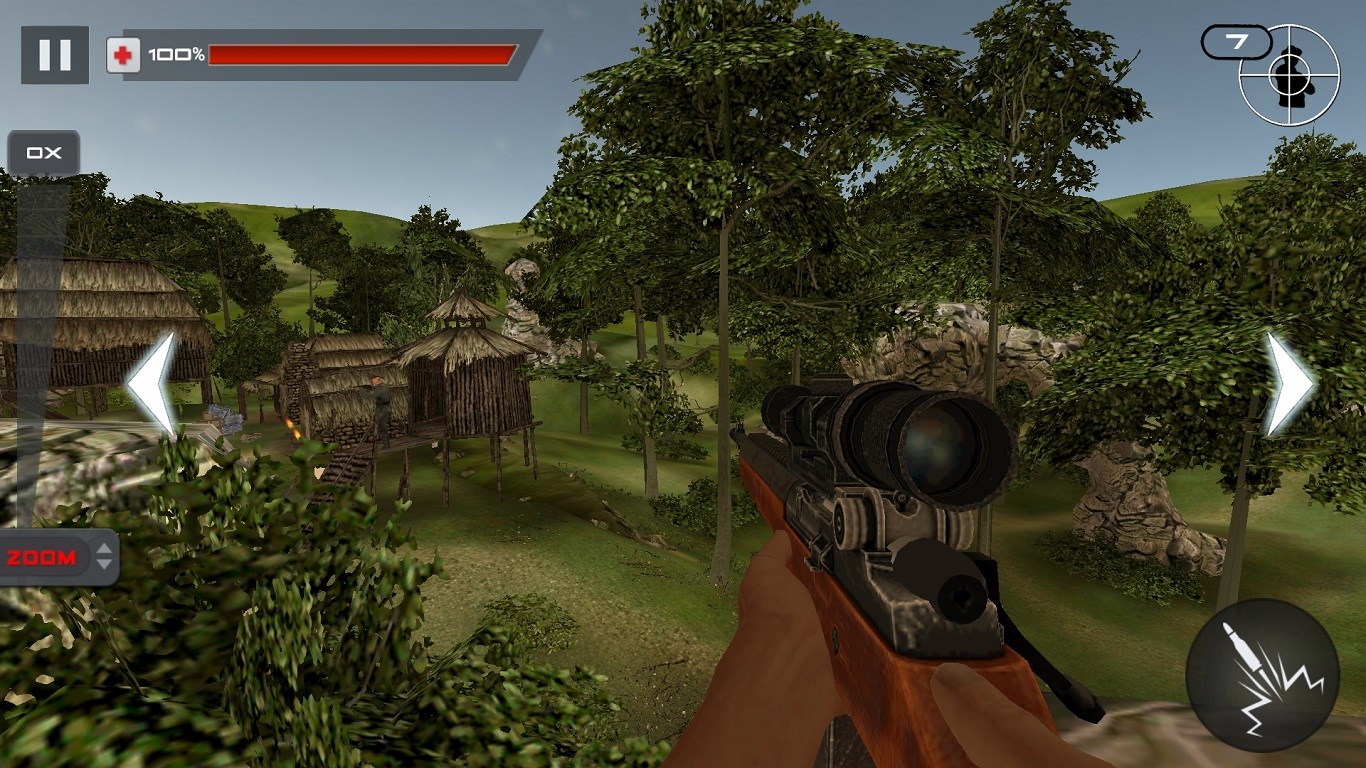The image size is (1366, 768).
Task: Tap the ammo counter showing 7 bullets
Action: 1237,42
